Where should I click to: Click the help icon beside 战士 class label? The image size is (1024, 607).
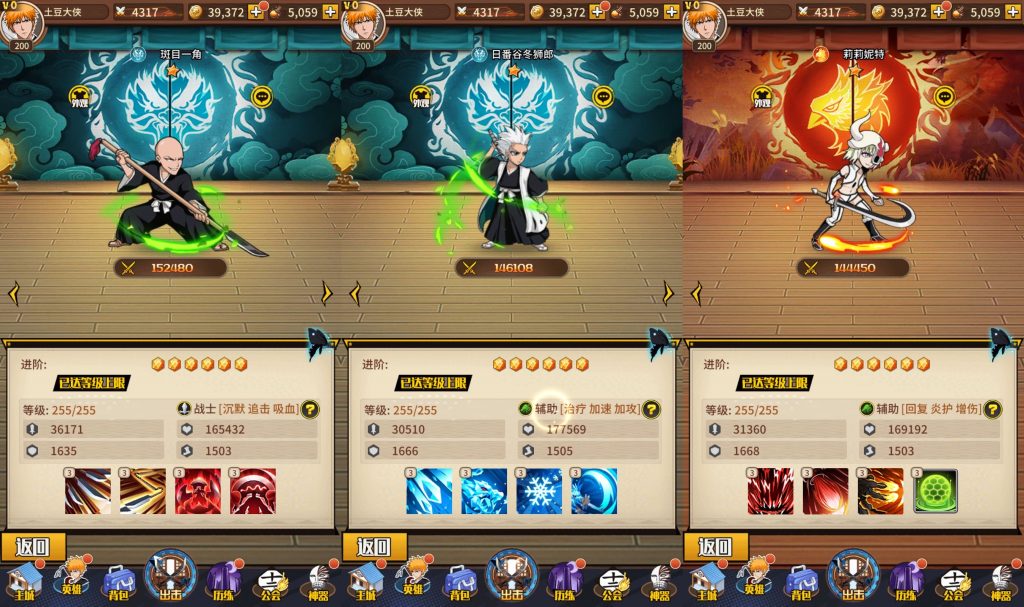(x=310, y=409)
